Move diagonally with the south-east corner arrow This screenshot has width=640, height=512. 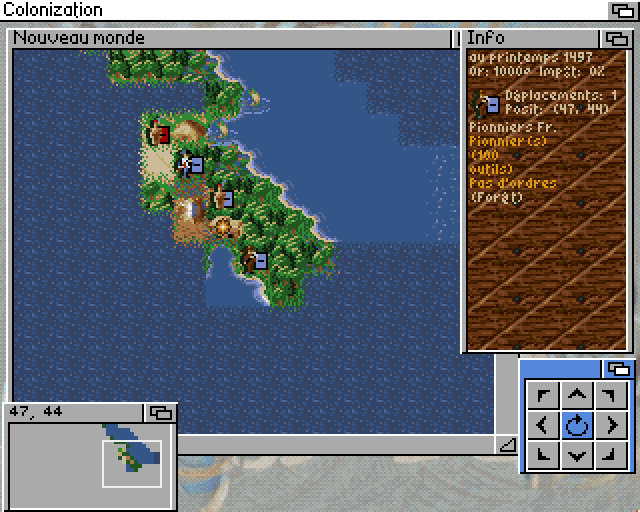pos(610,456)
